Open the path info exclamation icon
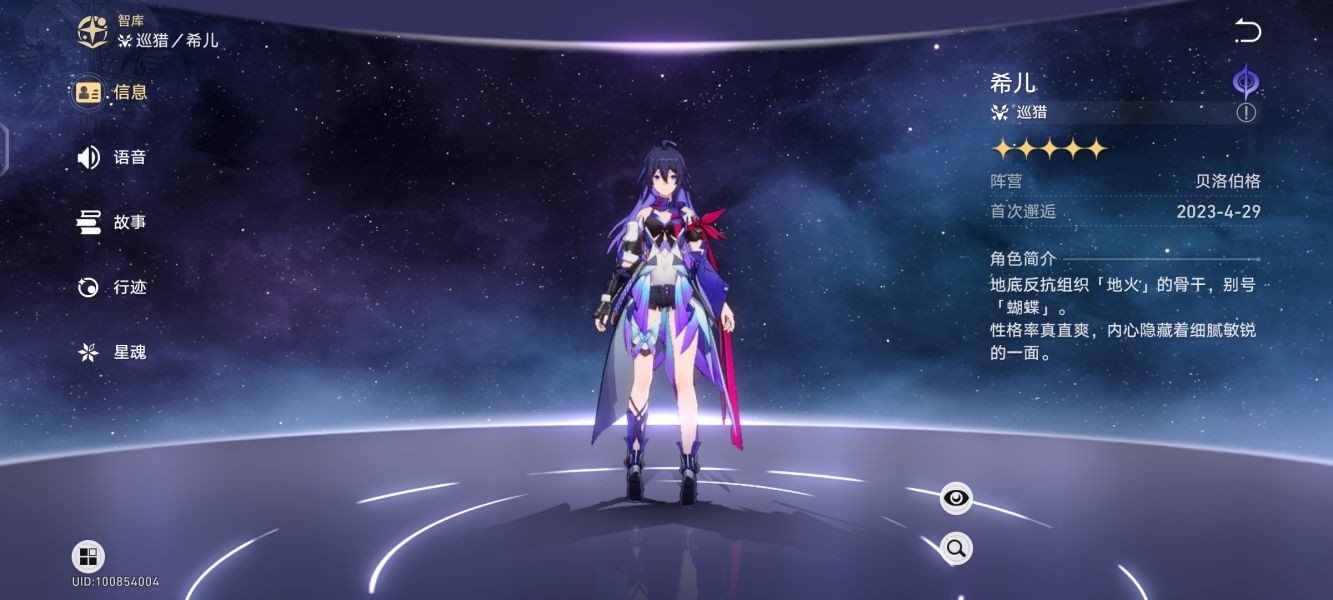Screen dimensions: 1333x600 [1246, 112]
